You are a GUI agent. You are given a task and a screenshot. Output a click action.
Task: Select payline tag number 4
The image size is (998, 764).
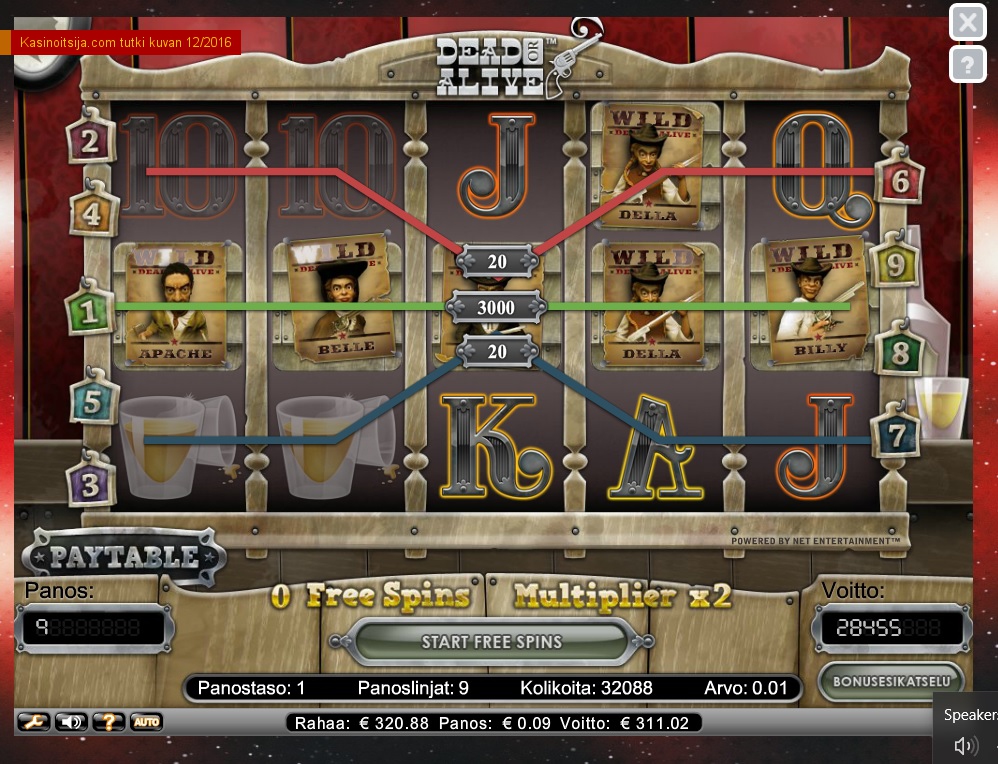[93, 213]
